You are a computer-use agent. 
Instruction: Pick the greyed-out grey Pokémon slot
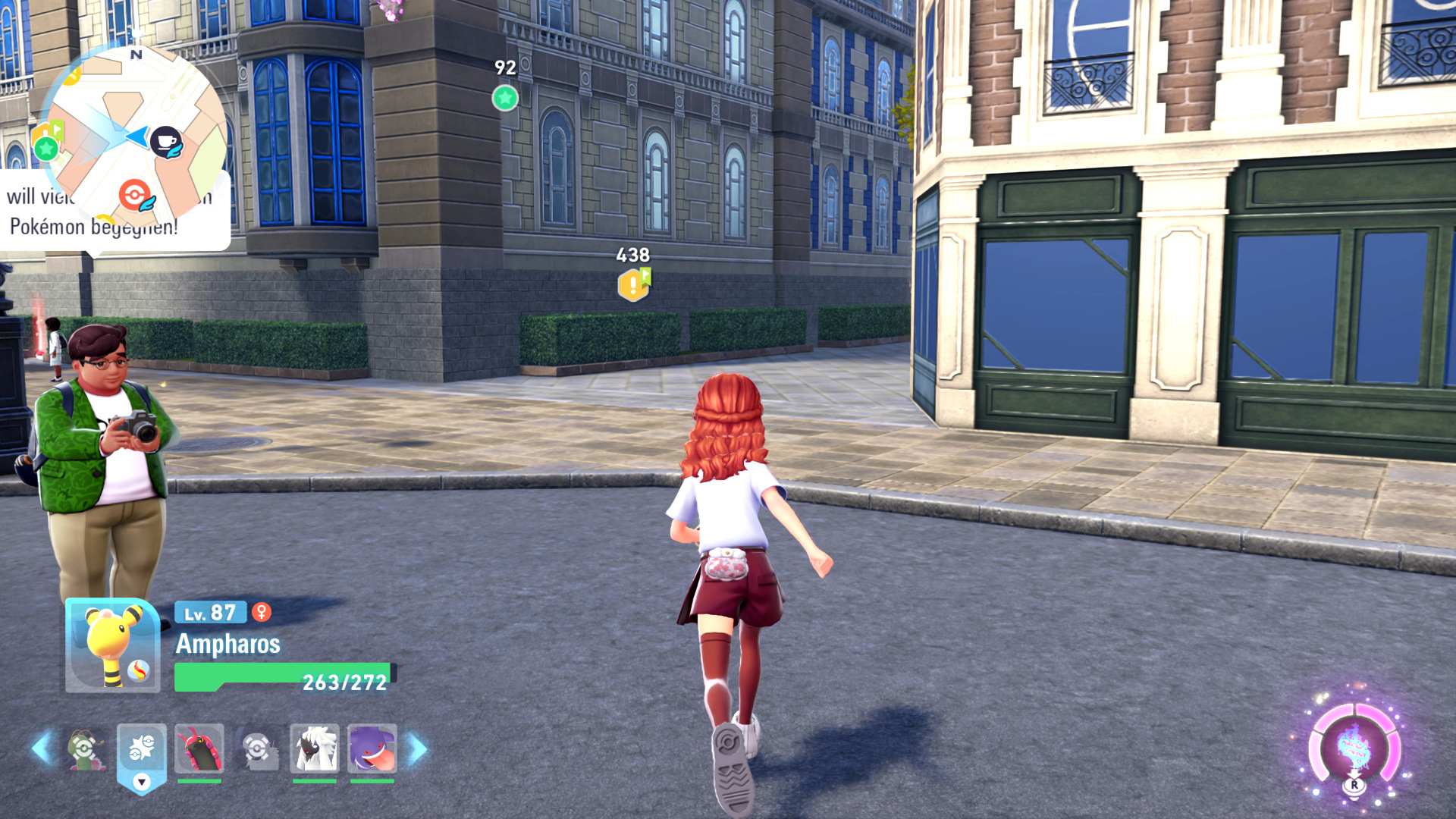point(257,749)
